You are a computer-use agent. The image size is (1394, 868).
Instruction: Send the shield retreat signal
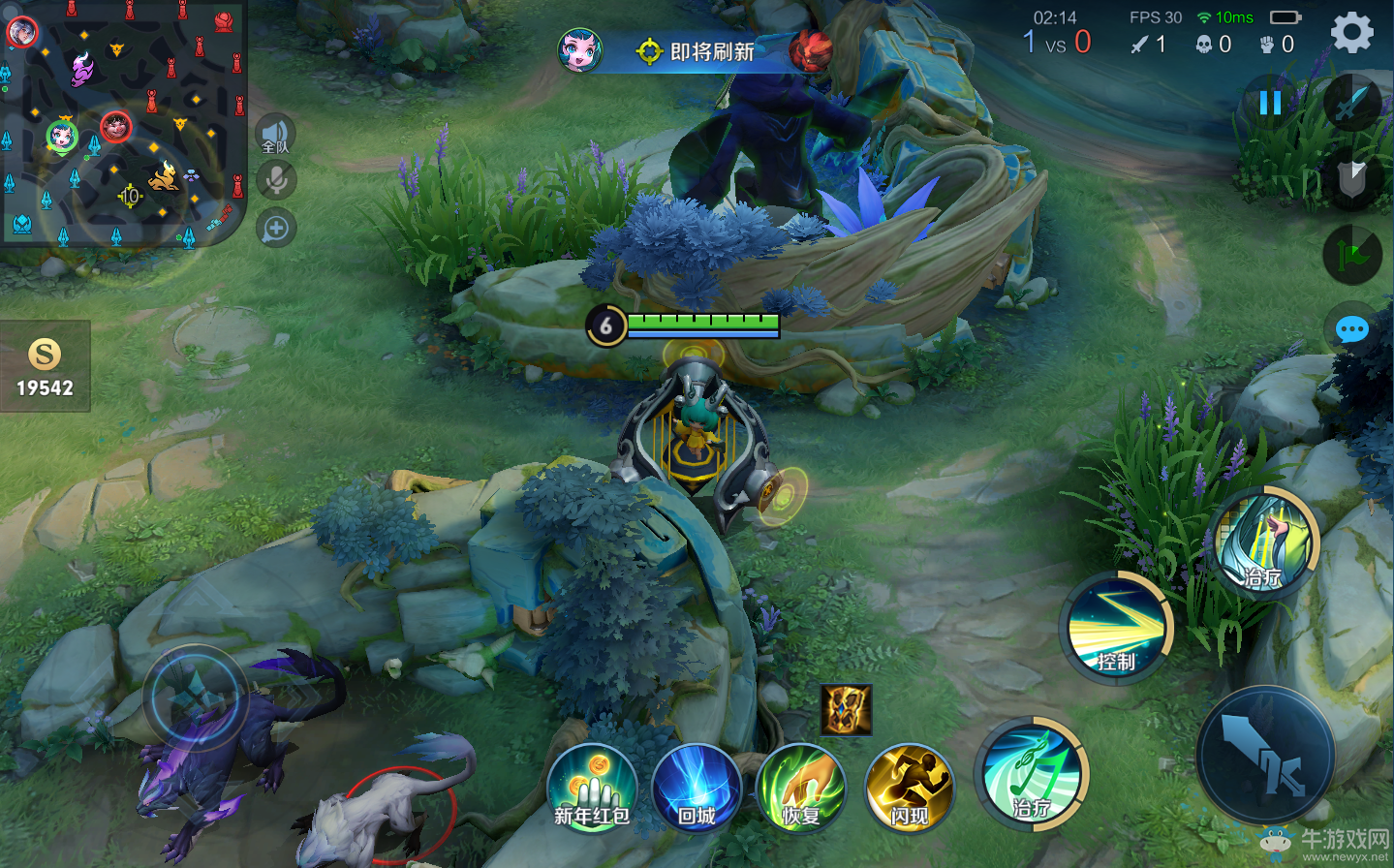pyautogui.click(x=1351, y=176)
